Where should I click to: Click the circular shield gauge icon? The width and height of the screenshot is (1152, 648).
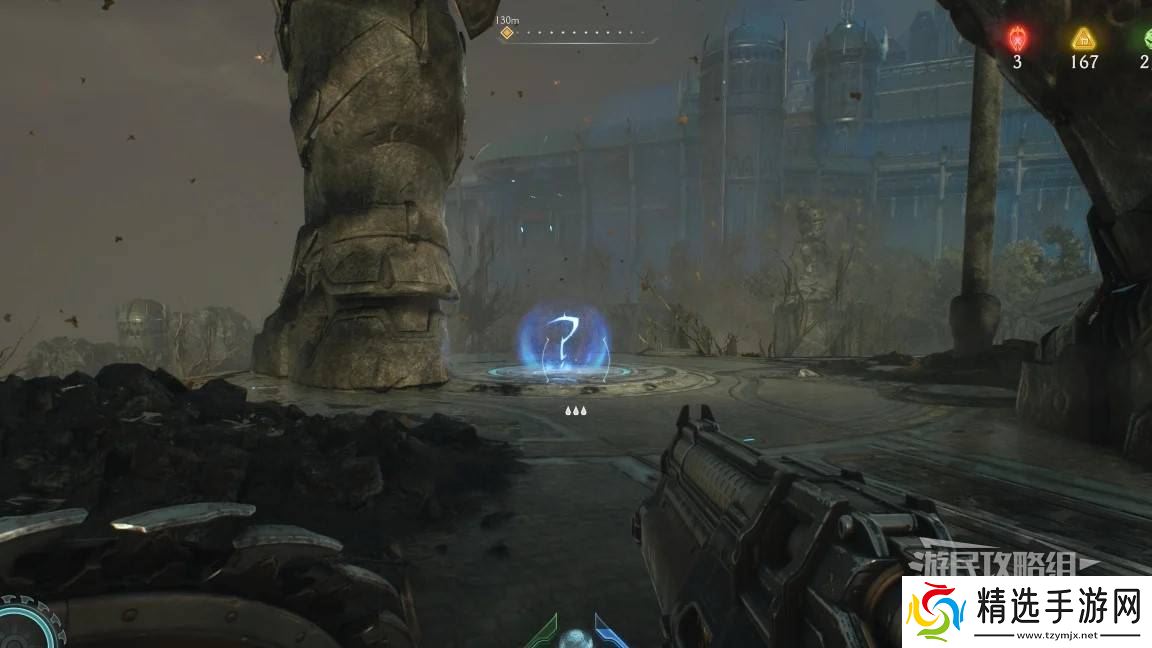(x=22, y=623)
